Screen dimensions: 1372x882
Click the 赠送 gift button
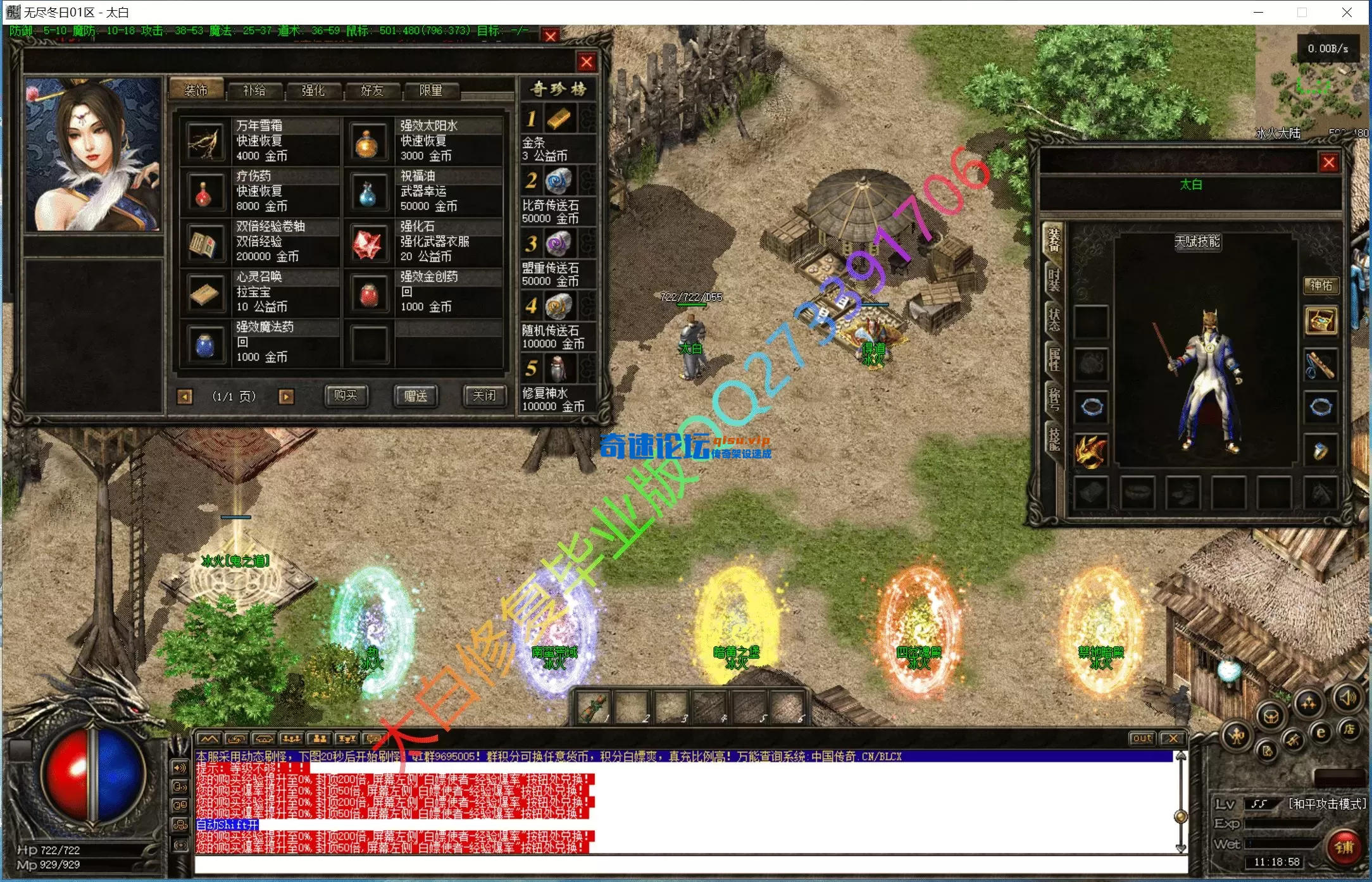[415, 396]
